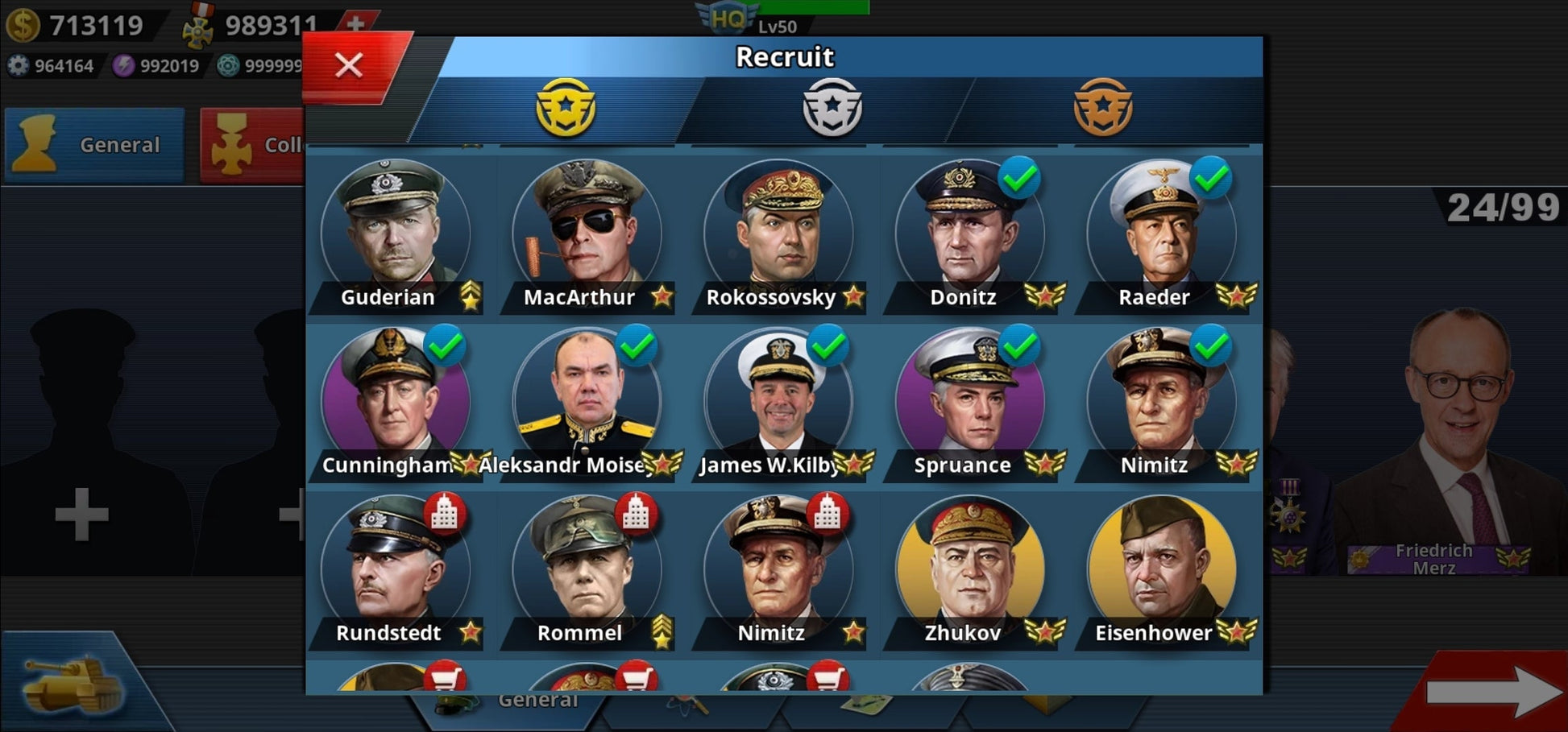This screenshot has width=1568, height=732.
Task: Select the Donitz general card
Action: pos(969,234)
